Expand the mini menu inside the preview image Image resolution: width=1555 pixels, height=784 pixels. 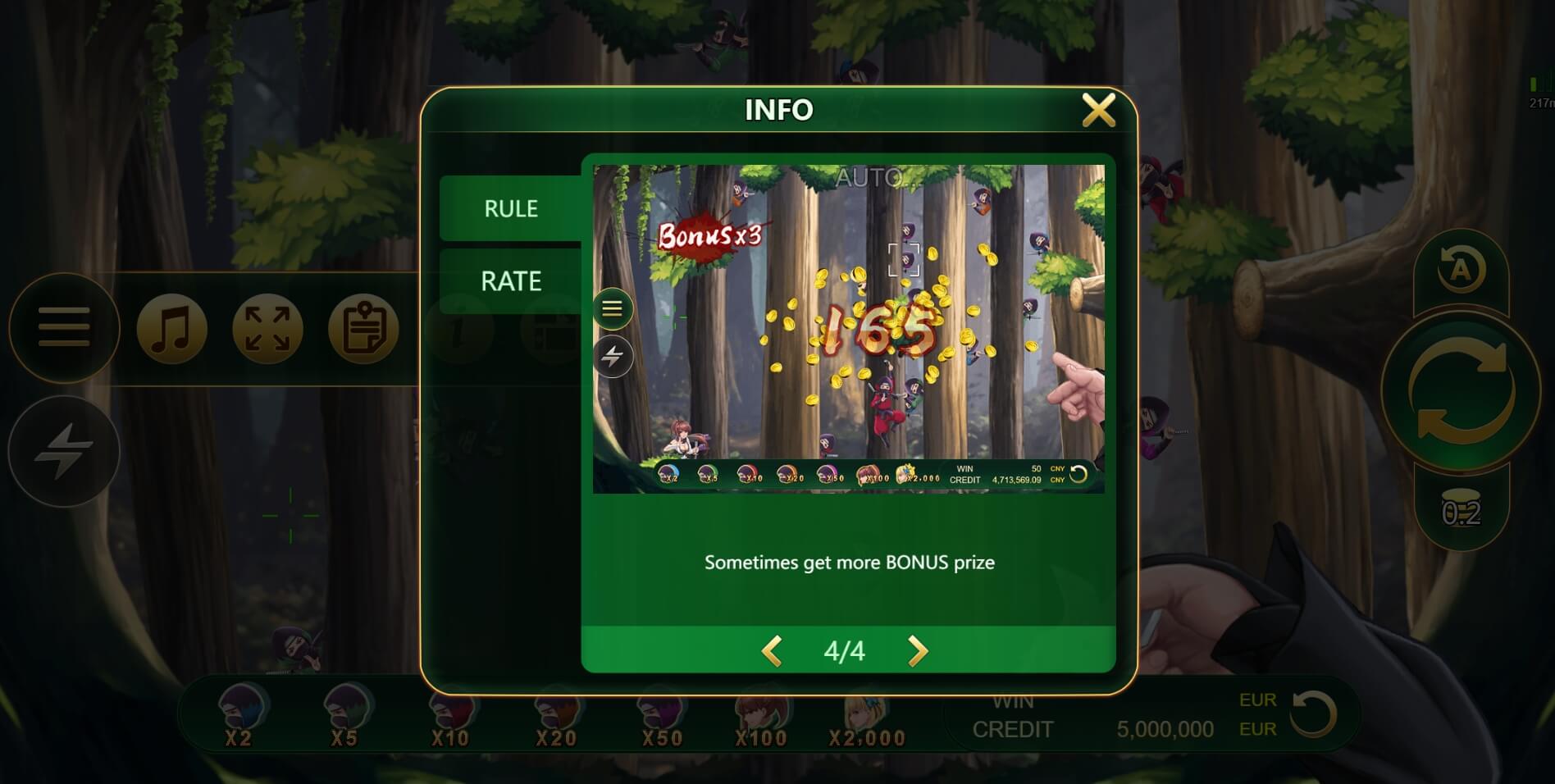(612, 309)
